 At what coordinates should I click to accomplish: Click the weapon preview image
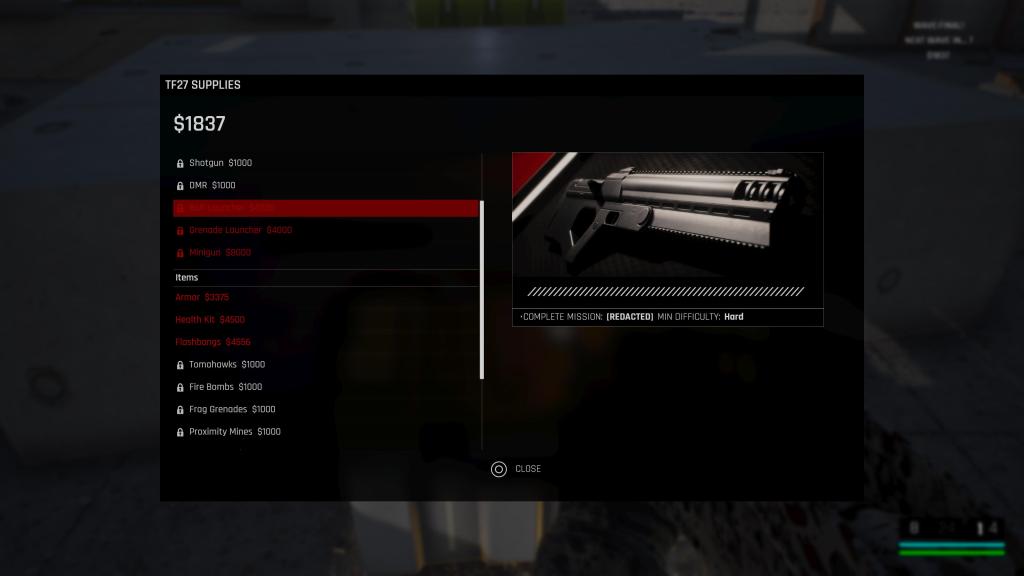tap(667, 215)
